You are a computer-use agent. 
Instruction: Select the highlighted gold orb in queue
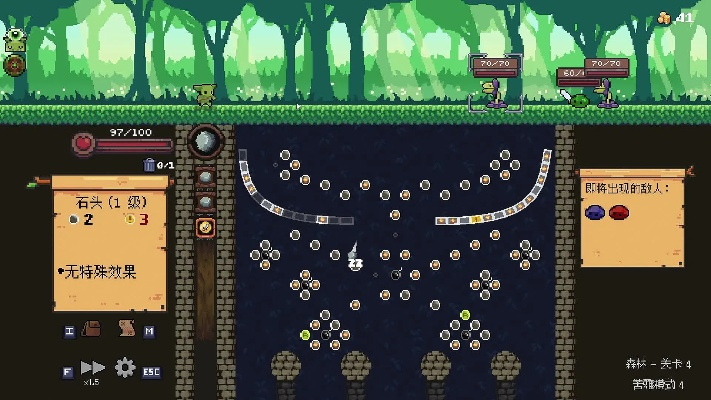point(205,228)
